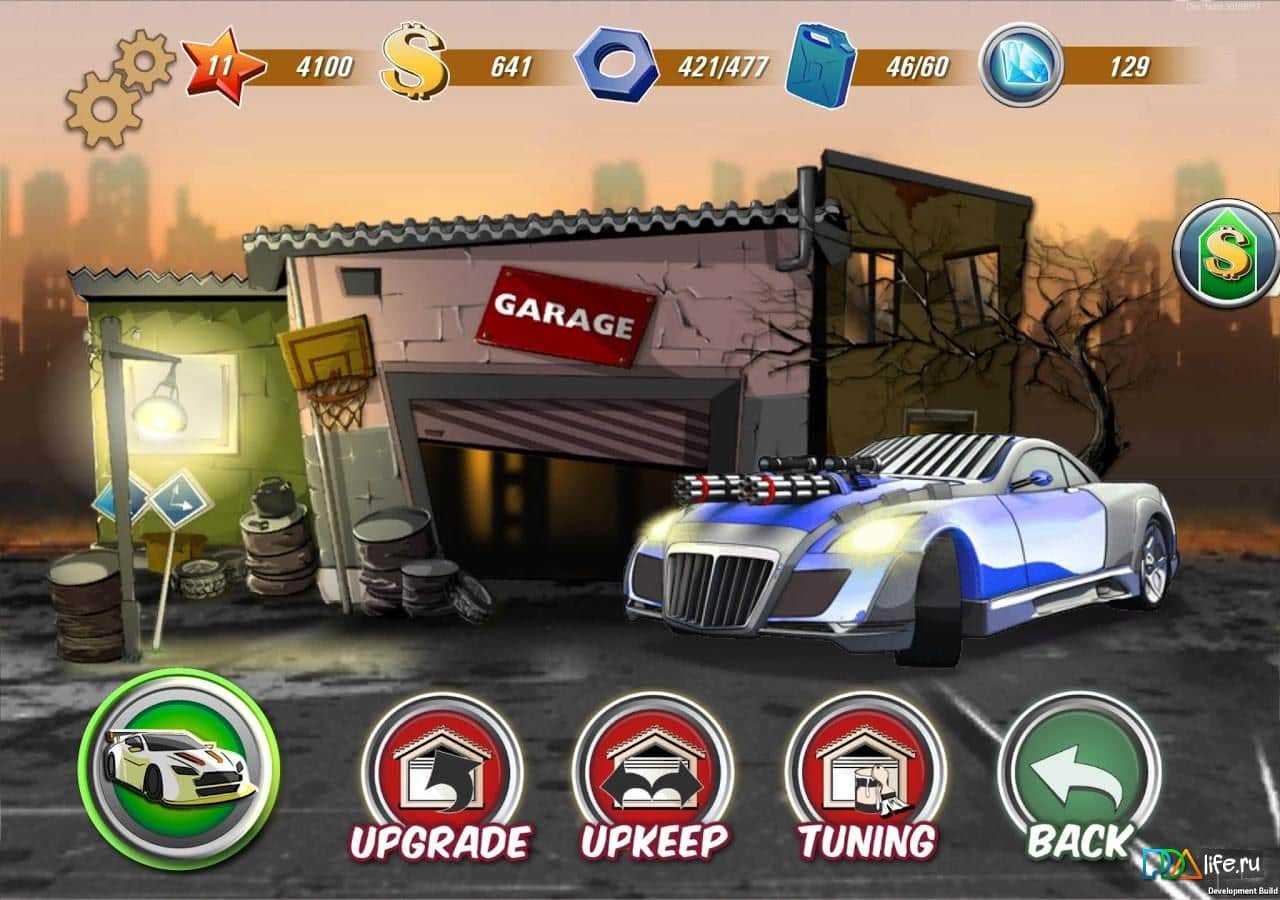Tap the blue diamond gem icon

[x=1020, y=65]
